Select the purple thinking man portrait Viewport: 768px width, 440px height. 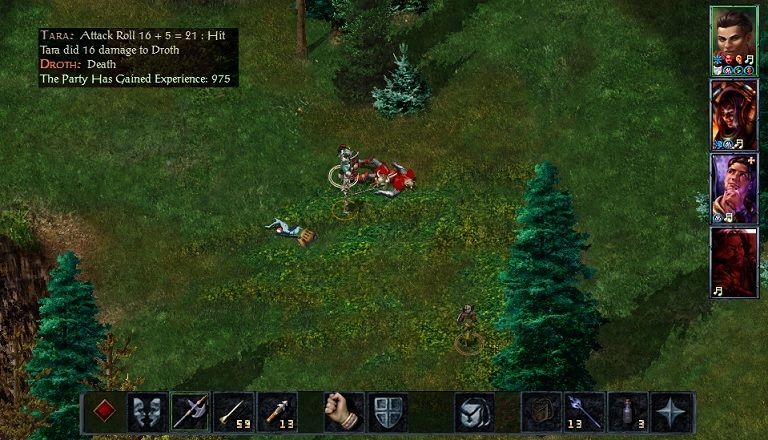click(x=733, y=188)
